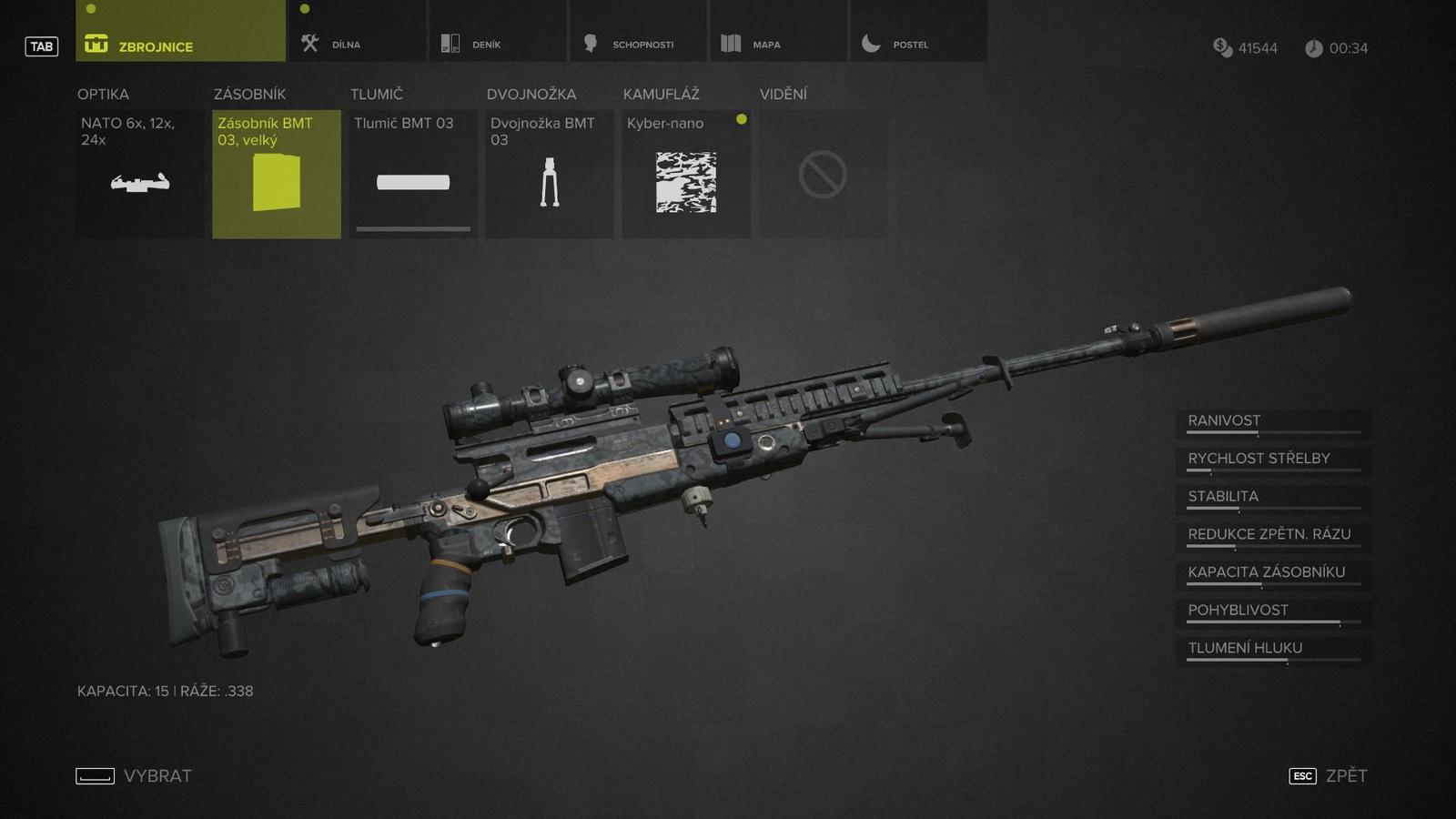The image size is (1456, 819).
Task: Pick the Tlumič BMT 03 suppressor slot
Action: [x=413, y=175]
